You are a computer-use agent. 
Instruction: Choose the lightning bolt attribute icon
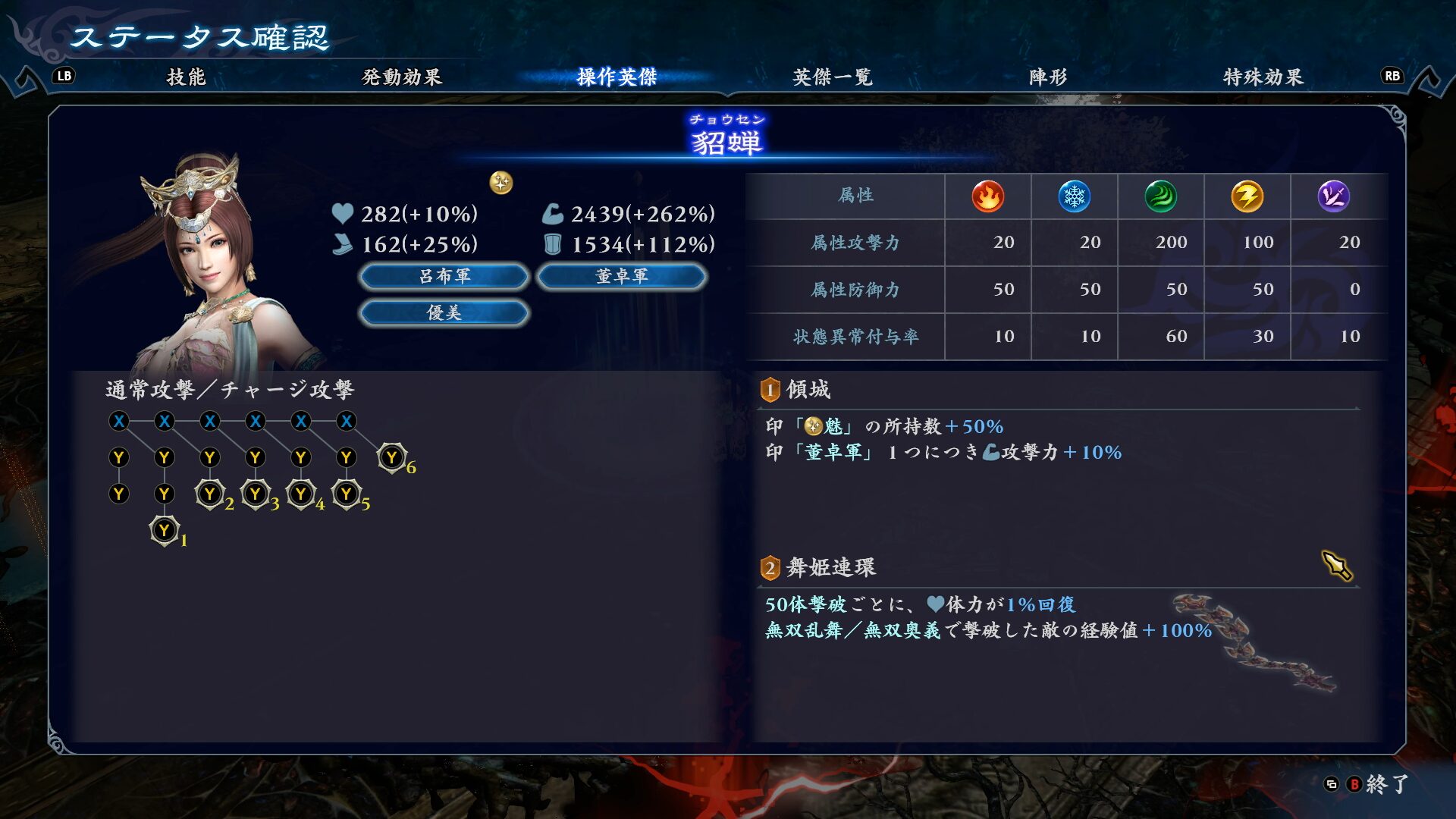tap(1247, 196)
